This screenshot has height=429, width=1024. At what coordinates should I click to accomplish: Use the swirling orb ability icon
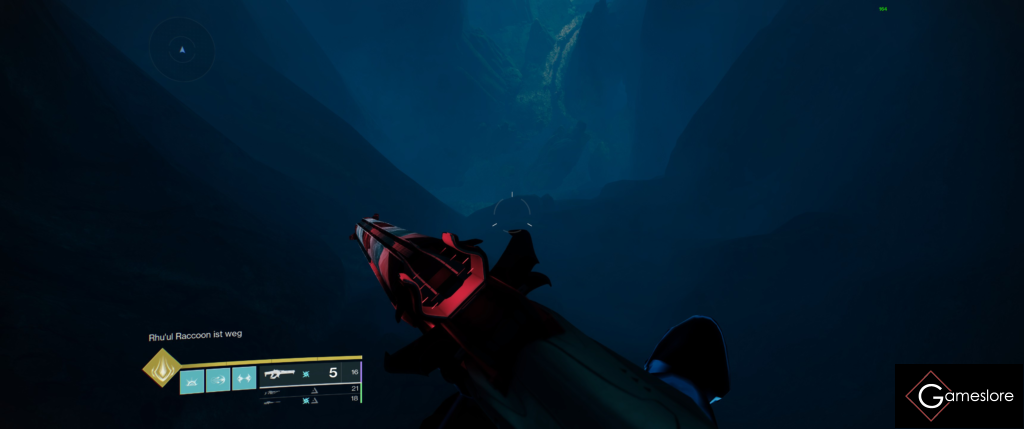pos(218,379)
